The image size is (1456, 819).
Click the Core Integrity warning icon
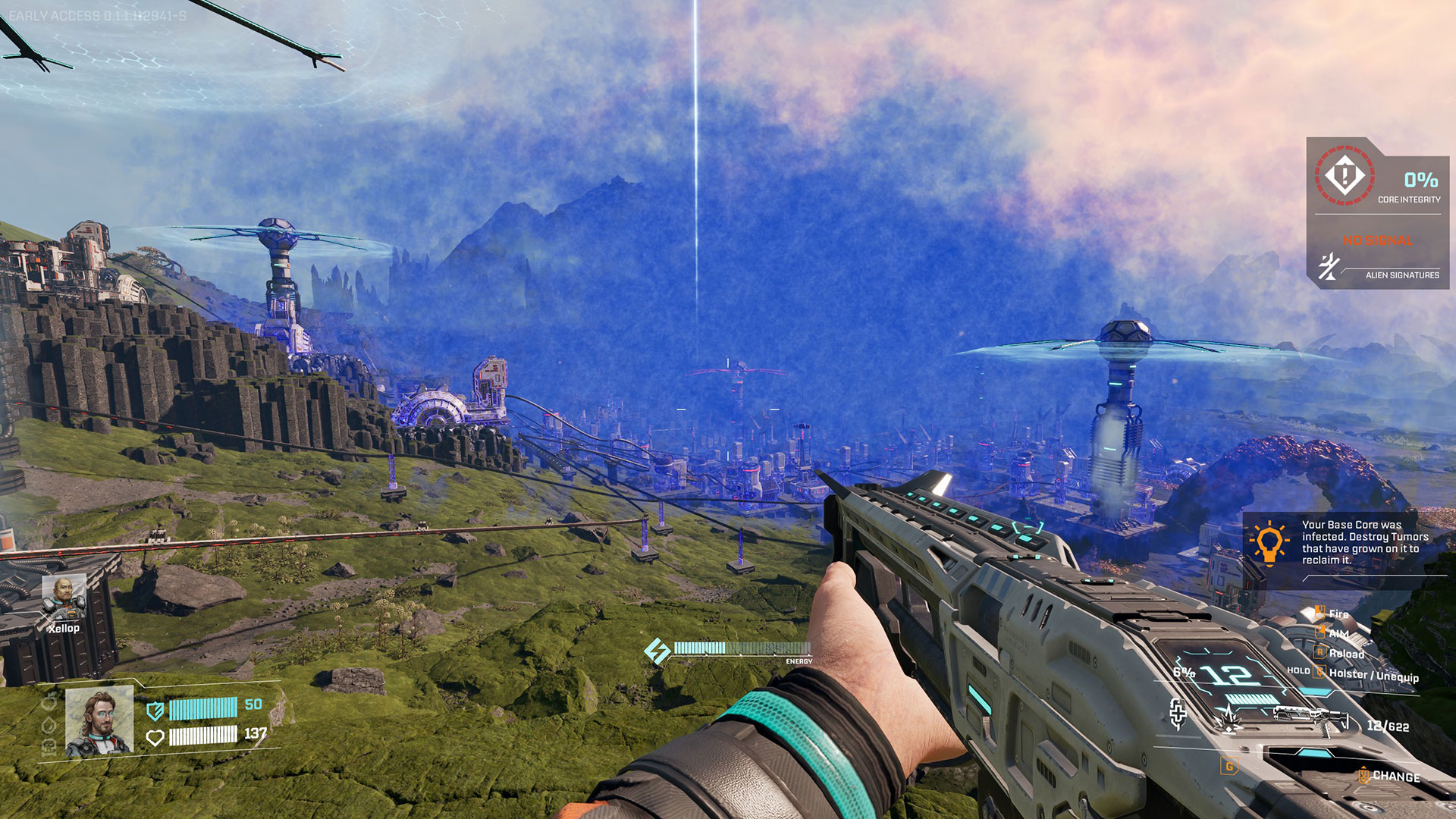coord(1345,176)
